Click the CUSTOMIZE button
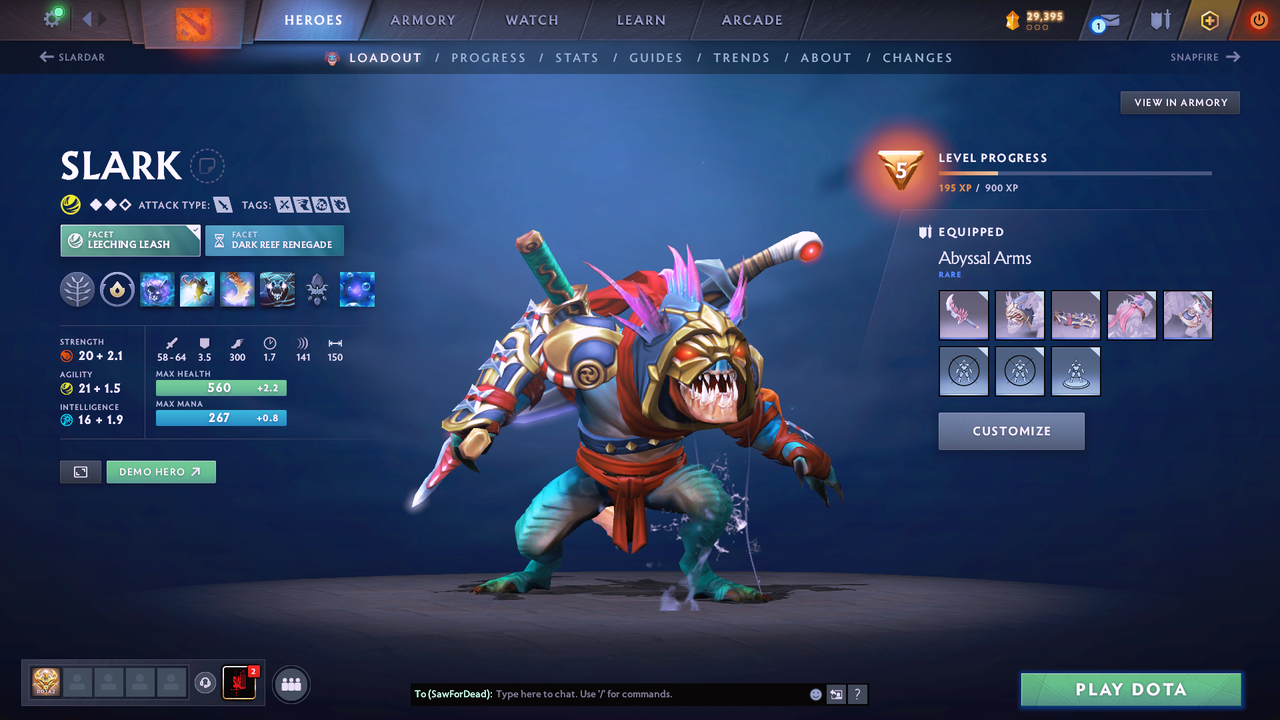Screen dimensions: 1280x720 [x=1011, y=431]
